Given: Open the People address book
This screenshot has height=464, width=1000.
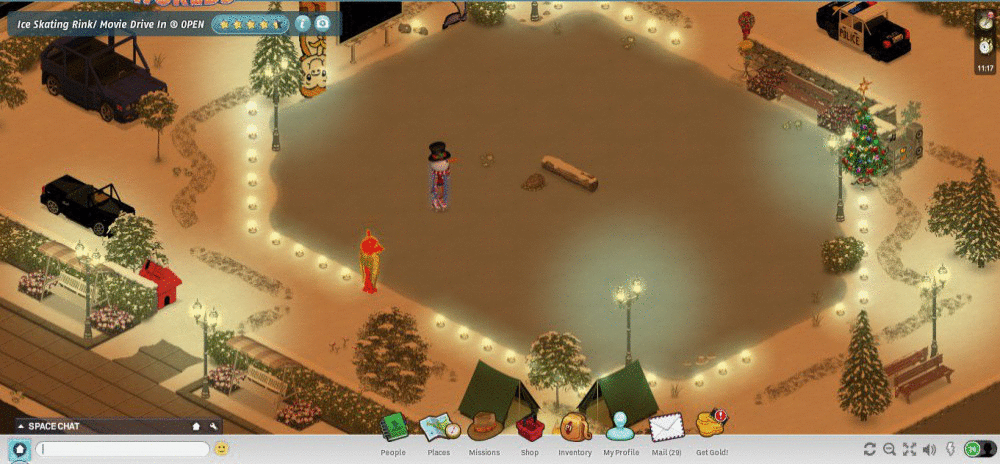Looking at the screenshot, I should (x=394, y=428).
